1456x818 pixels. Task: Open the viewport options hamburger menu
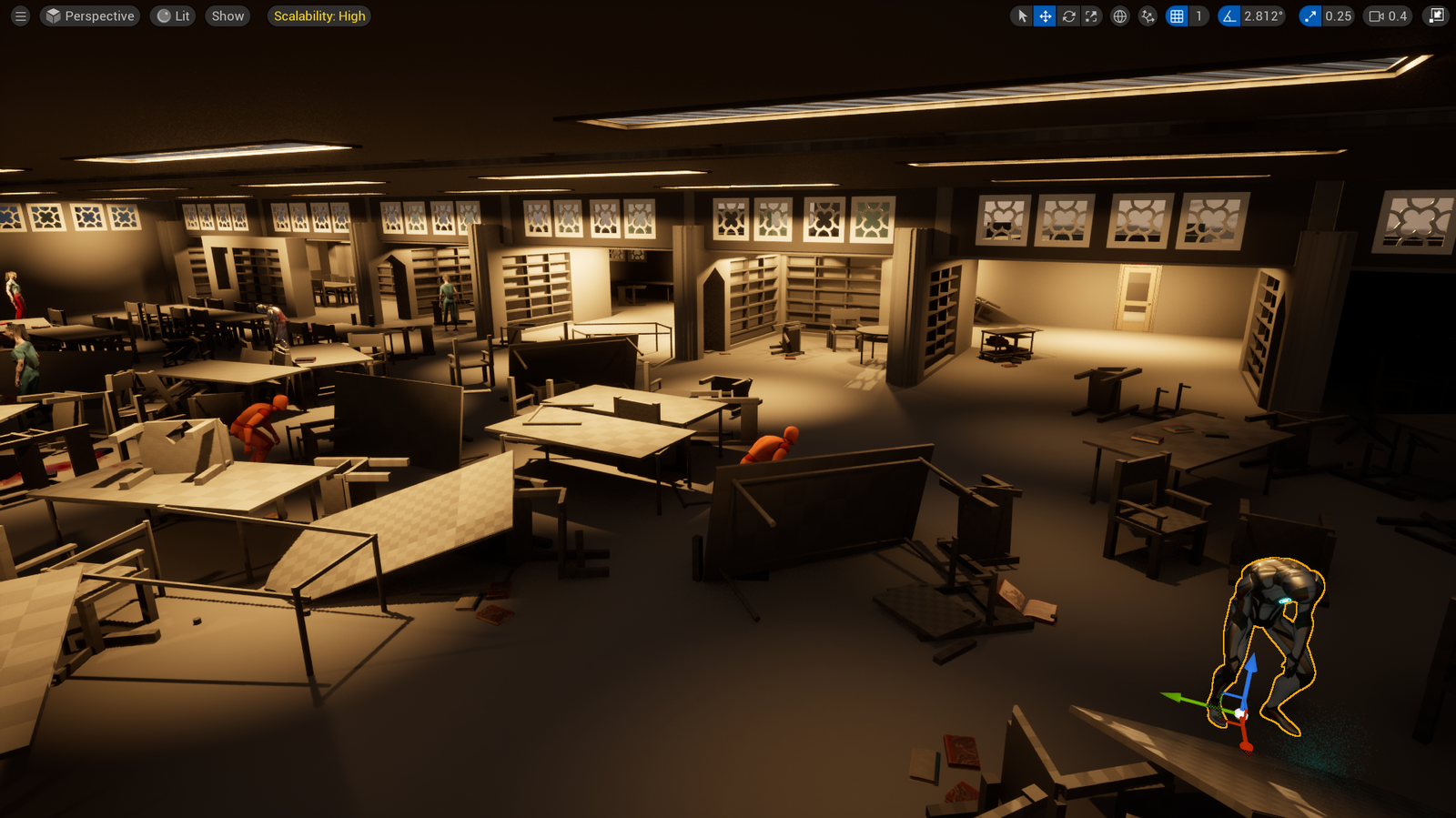(20, 15)
